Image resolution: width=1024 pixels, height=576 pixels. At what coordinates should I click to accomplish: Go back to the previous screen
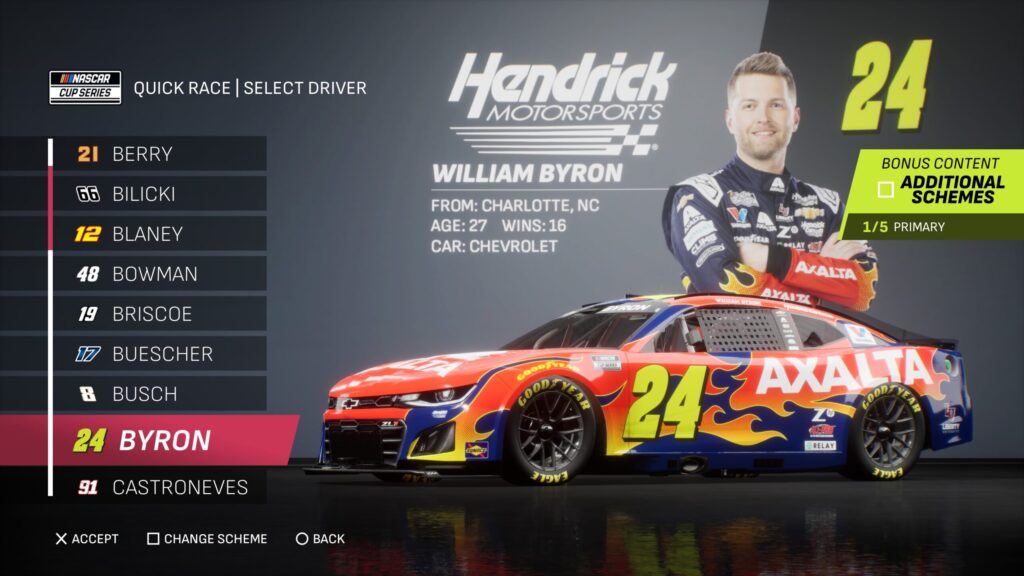click(x=320, y=539)
